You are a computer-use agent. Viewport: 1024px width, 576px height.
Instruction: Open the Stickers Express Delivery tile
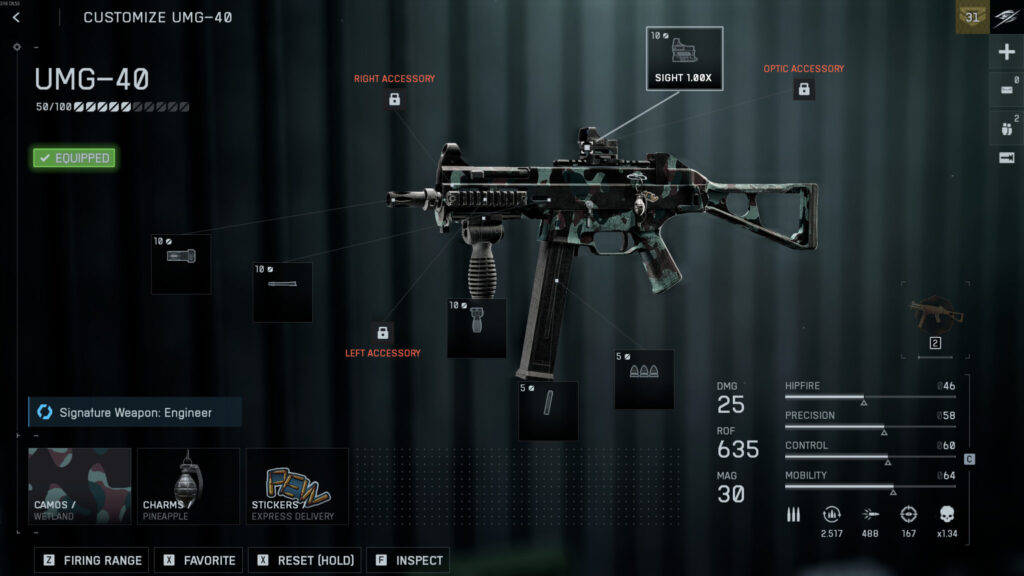point(297,486)
